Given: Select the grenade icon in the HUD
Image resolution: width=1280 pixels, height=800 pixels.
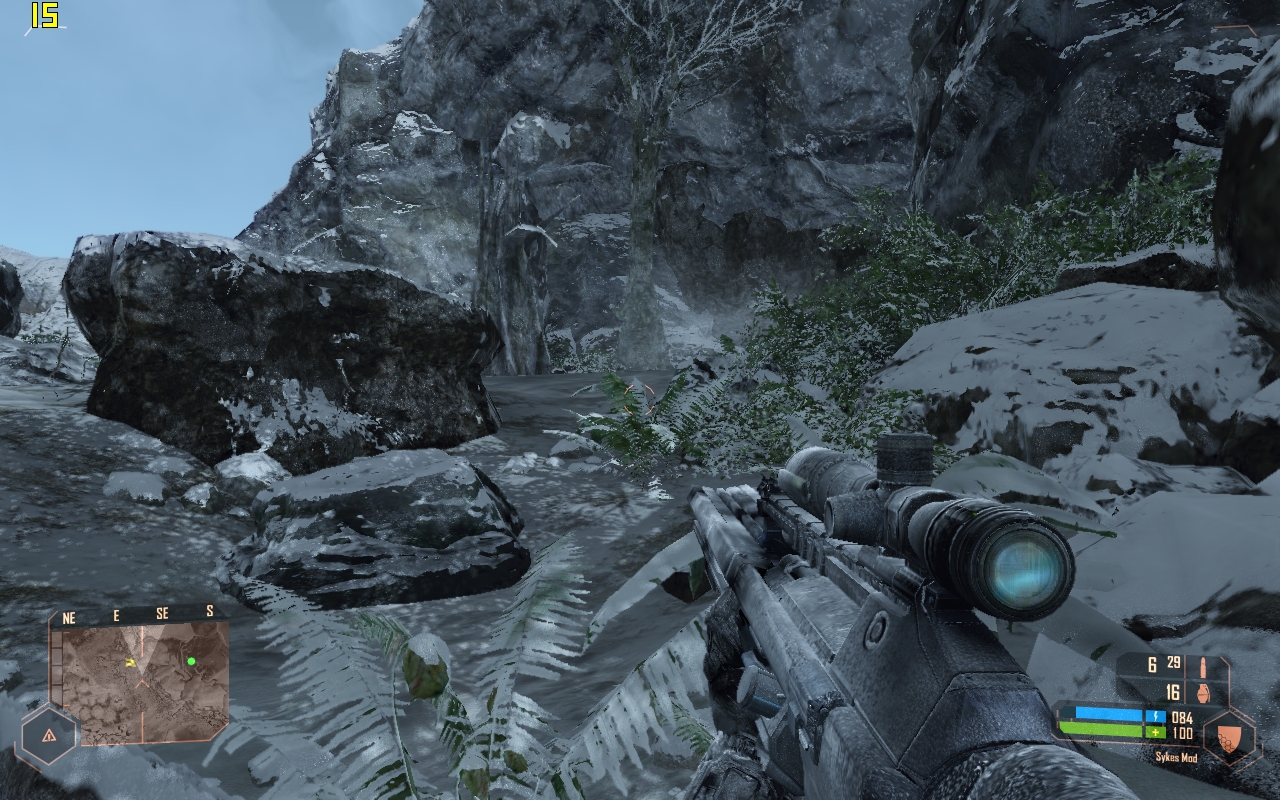Looking at the screenshot, I should tap(1203, 693).
